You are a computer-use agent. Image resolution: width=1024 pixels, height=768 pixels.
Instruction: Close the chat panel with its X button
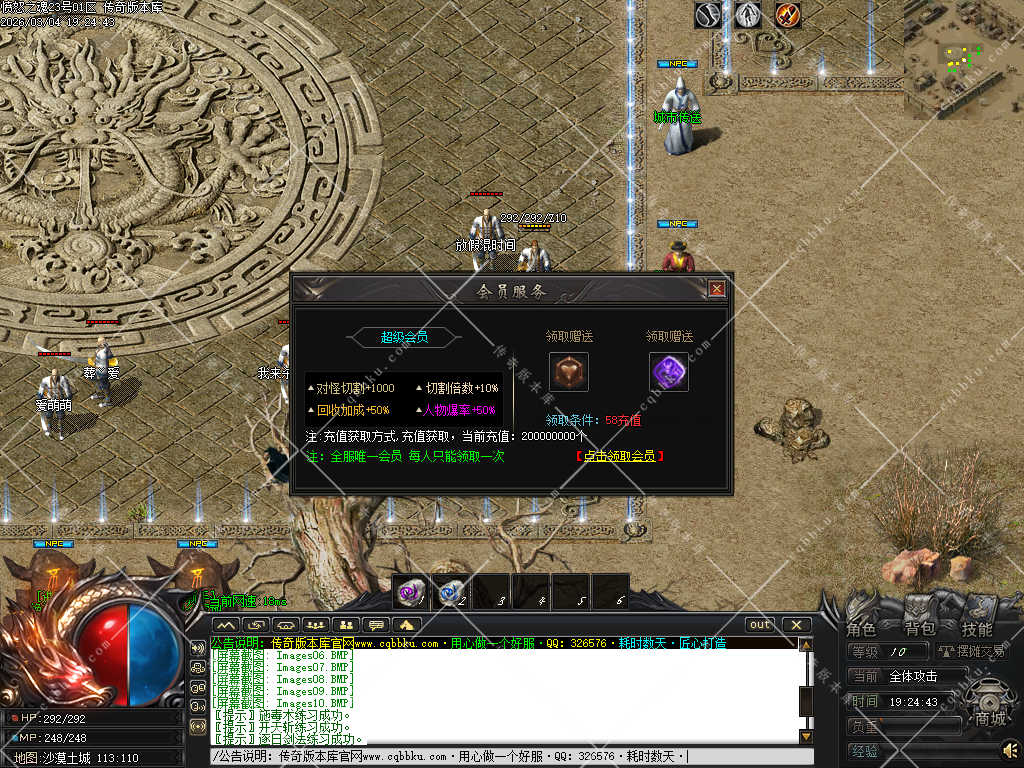click(x=796, y=625)
